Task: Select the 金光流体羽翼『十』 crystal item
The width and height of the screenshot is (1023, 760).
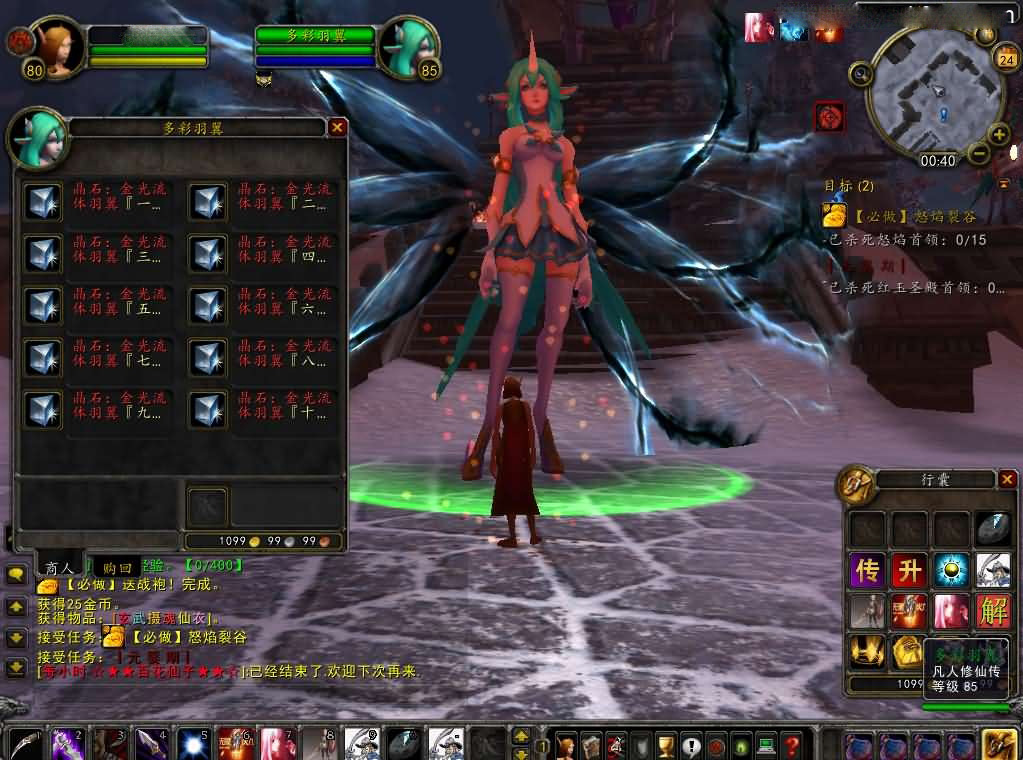Action: [x=208, y=408]
